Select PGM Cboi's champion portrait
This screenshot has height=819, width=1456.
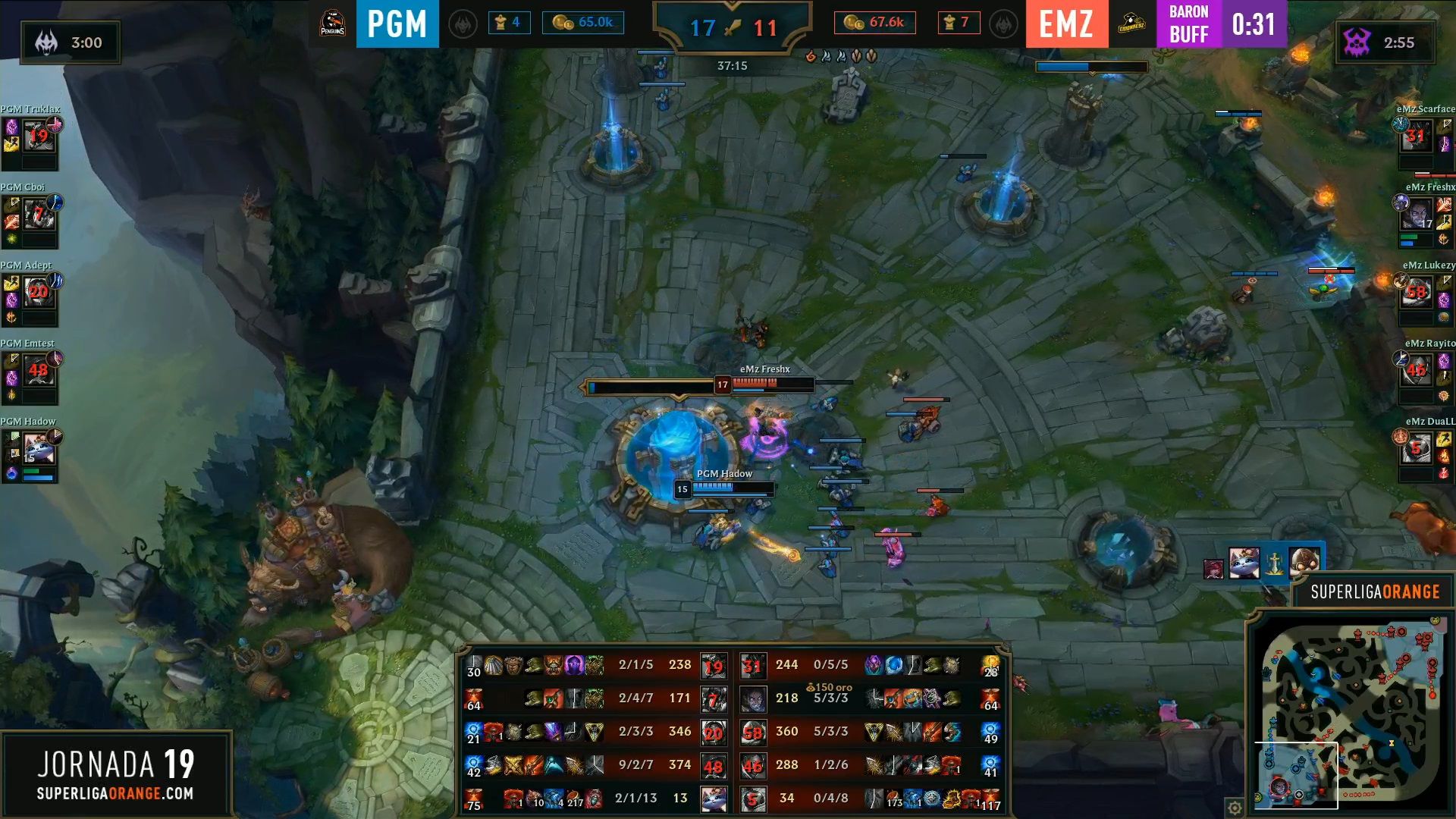pos(39,215)
